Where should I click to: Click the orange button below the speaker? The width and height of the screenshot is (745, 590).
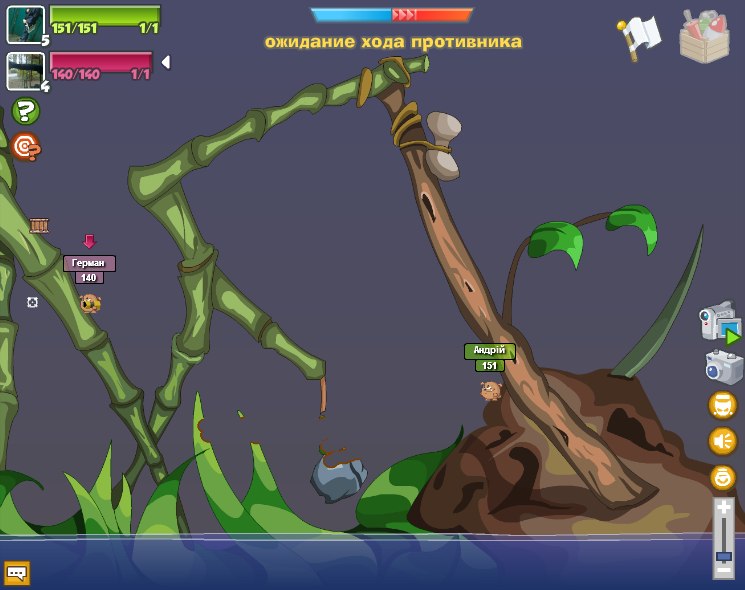click(x=722, y=477)
